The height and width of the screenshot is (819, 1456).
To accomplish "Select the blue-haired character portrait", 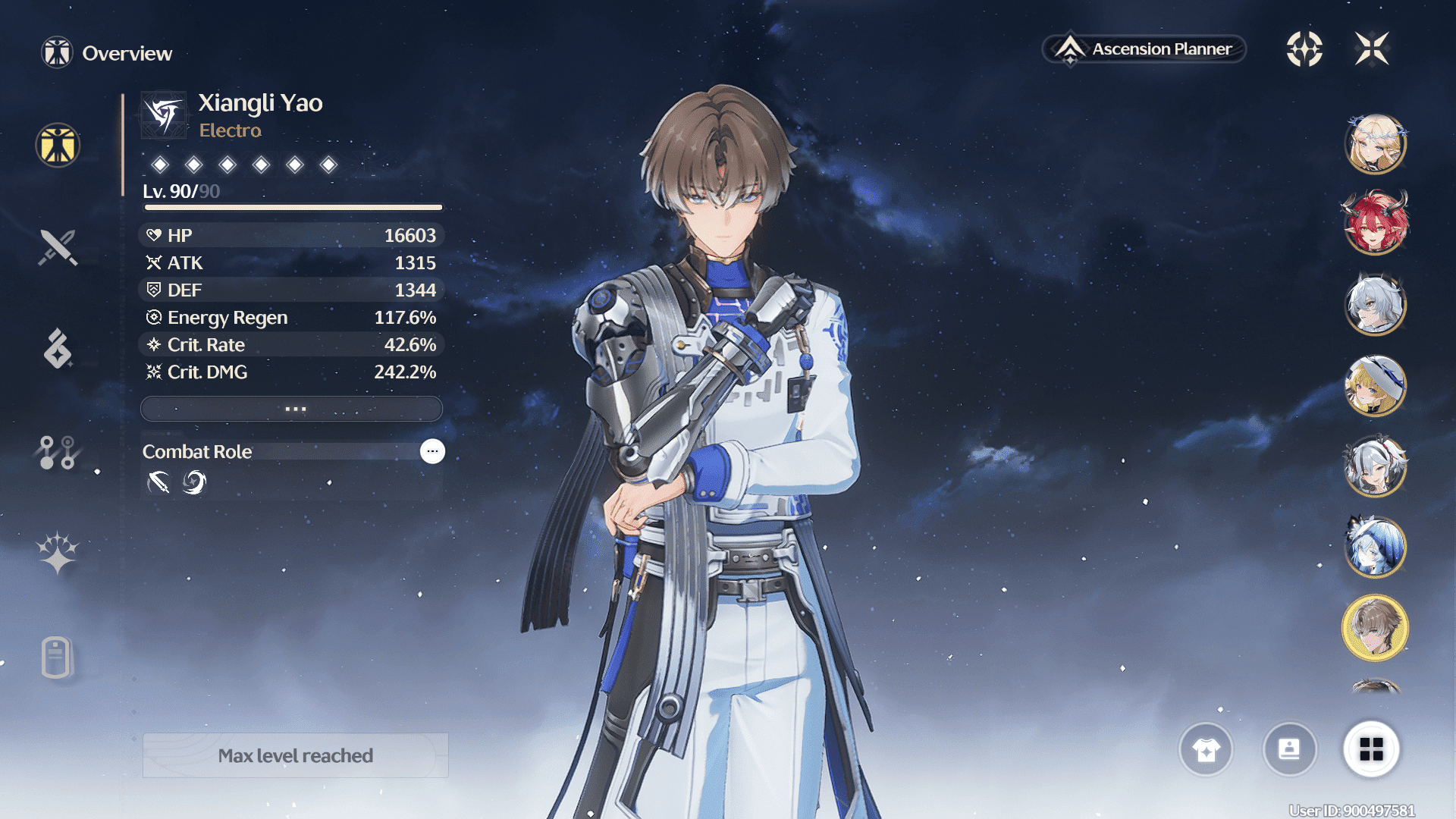I will [x=1375, y=546].
